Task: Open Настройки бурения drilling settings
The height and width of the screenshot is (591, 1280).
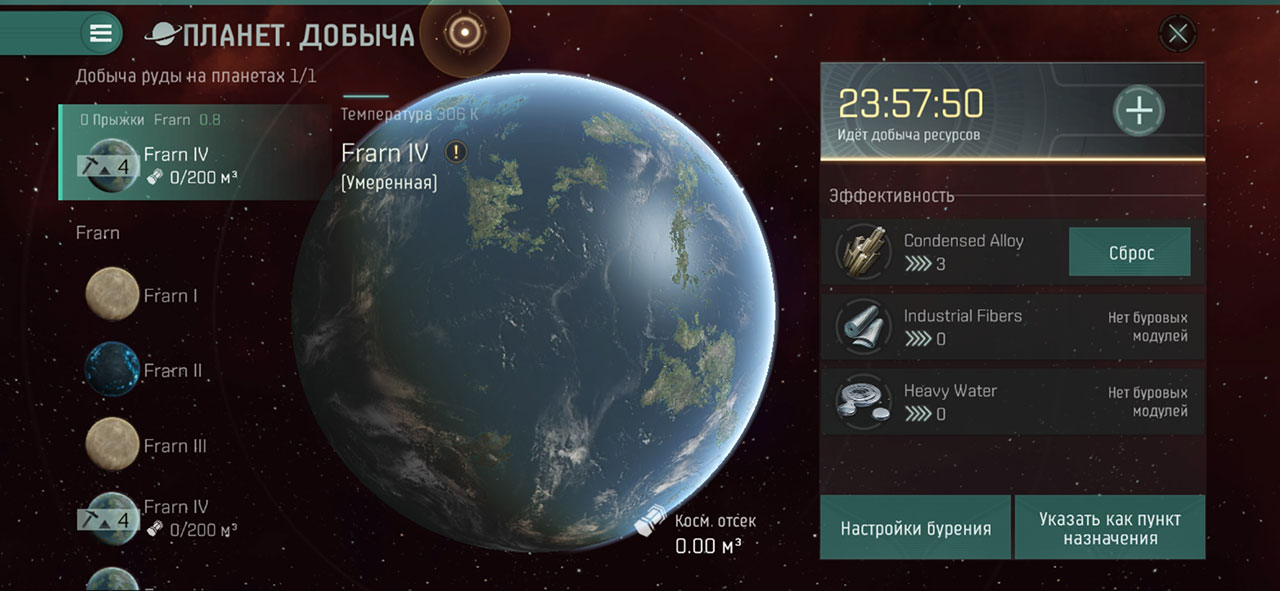Action: [915, 528]
